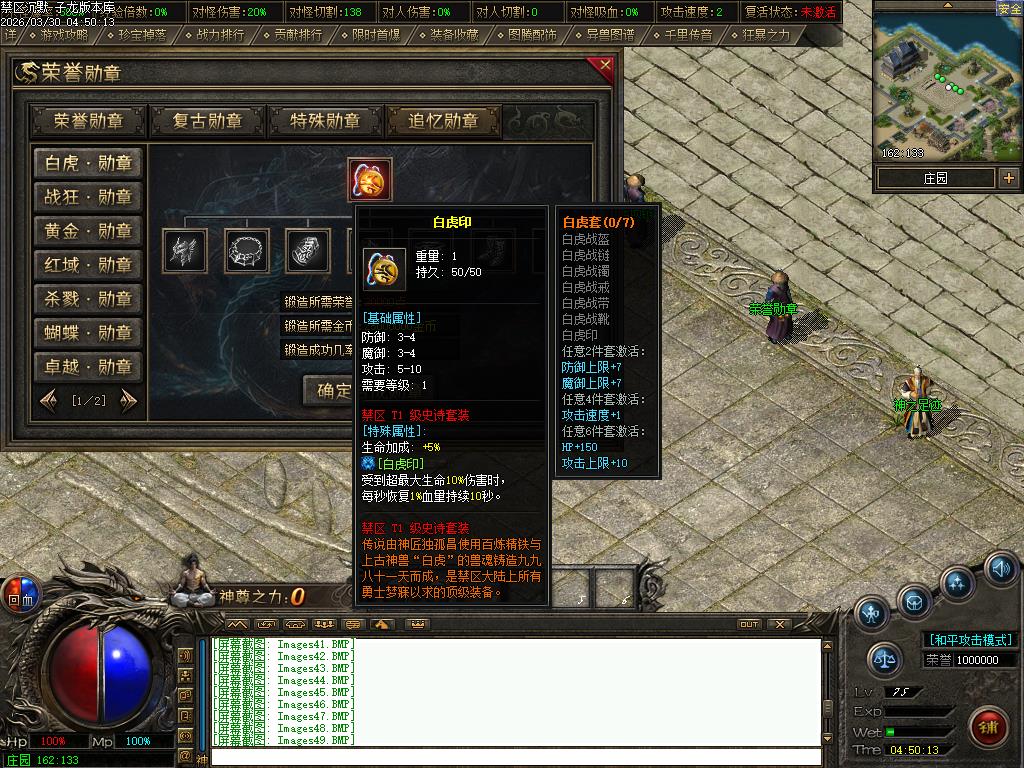Open the 特殊勋章 tab
This screenshot has height=768, width=1024.
325,121
